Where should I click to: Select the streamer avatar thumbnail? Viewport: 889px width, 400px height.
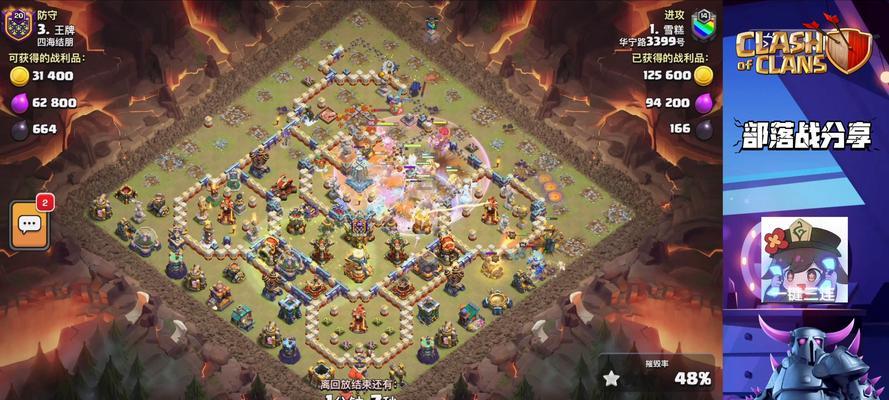[x=804, y=259]
